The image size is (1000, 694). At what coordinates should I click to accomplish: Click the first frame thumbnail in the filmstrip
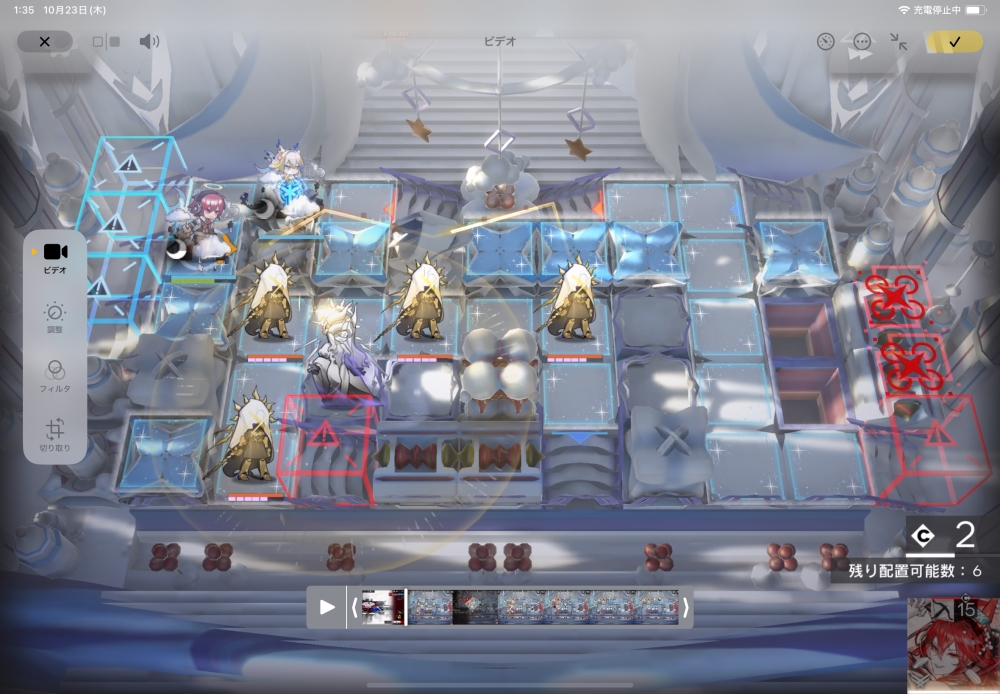tap(384, 607)
